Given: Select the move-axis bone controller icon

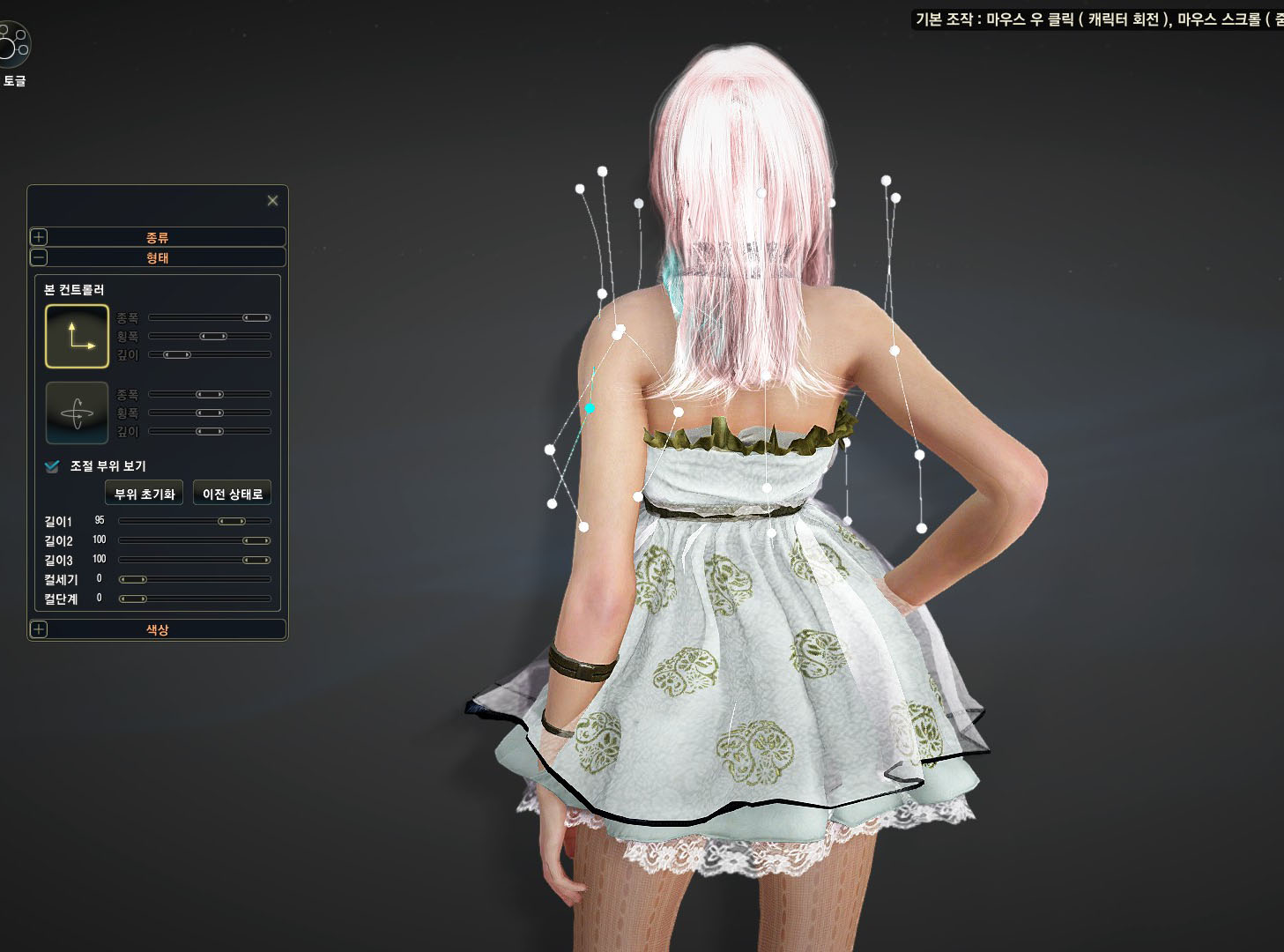Looking at the screenshot, I should pos(77,336).
